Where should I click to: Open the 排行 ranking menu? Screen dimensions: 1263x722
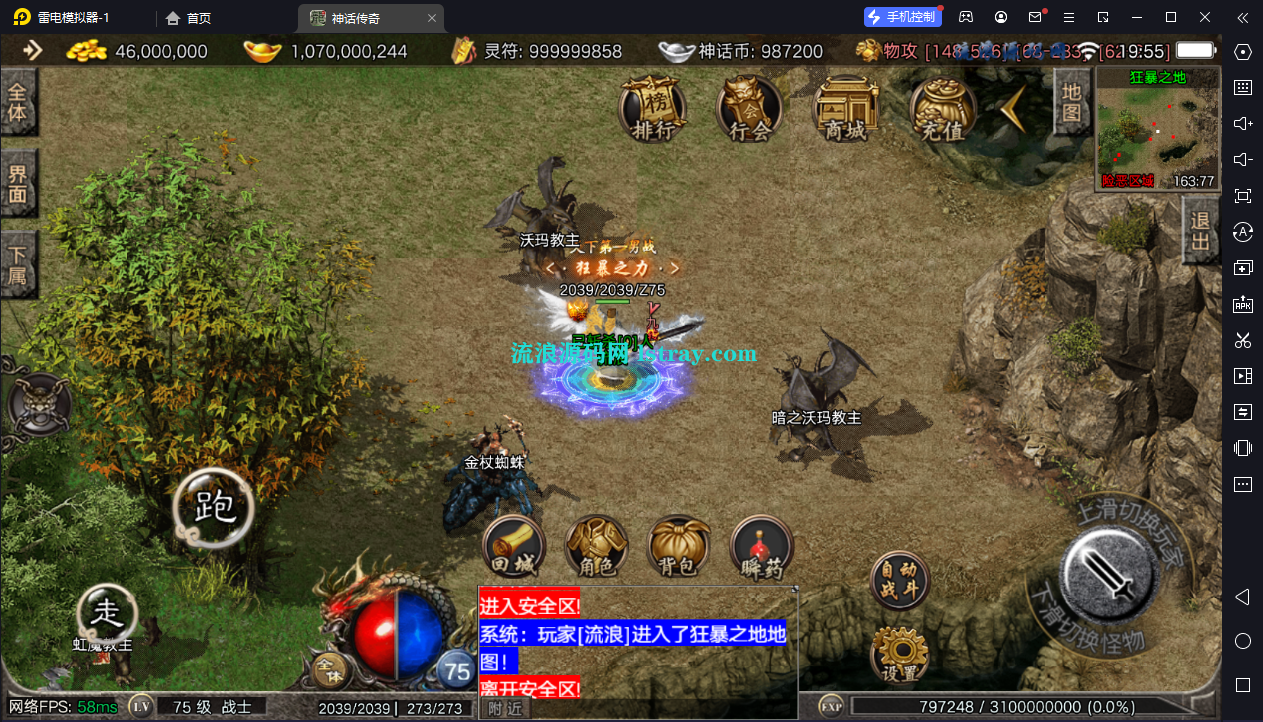[653, 108]
